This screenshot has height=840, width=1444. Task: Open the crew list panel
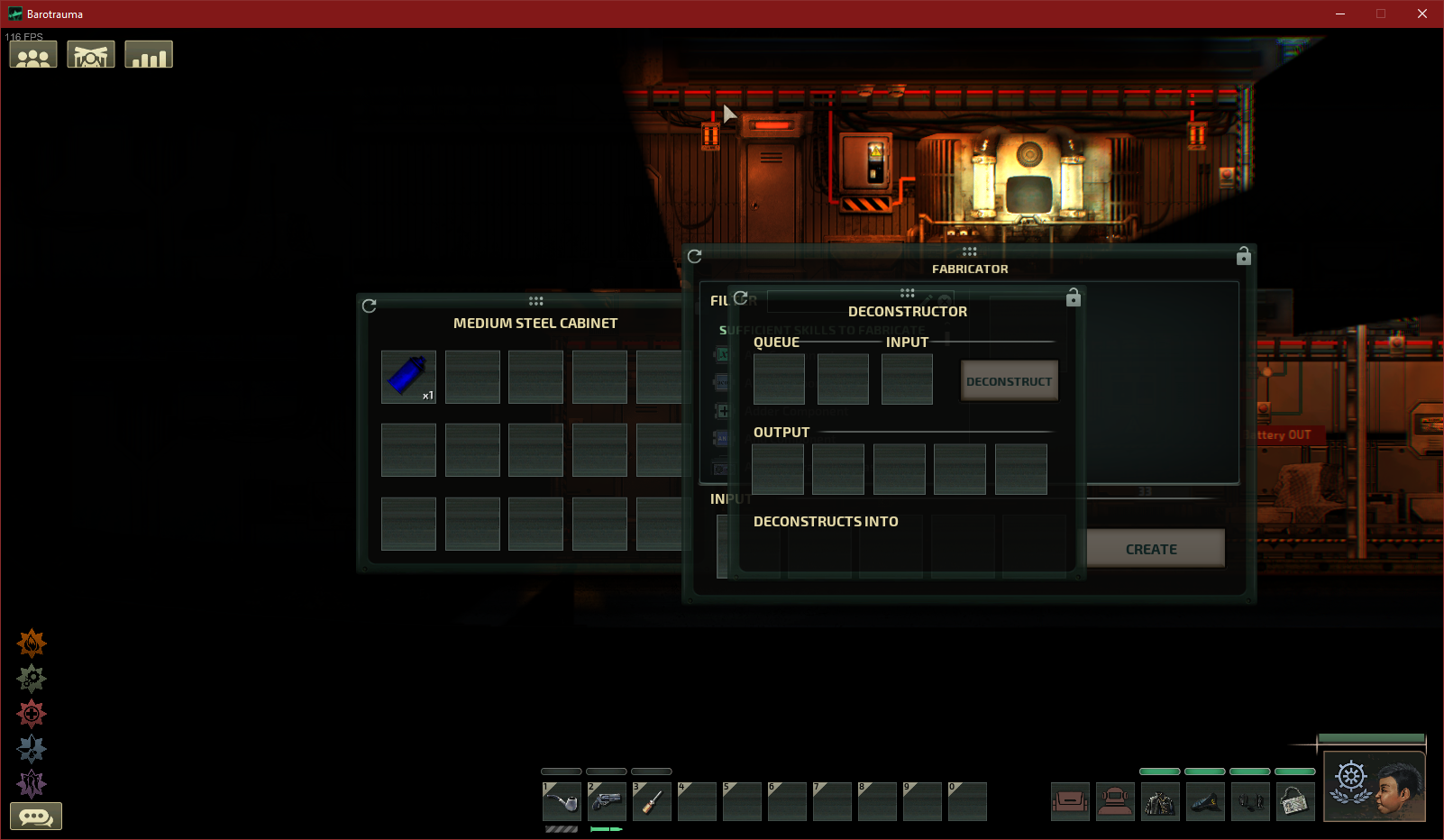(33, 56)
